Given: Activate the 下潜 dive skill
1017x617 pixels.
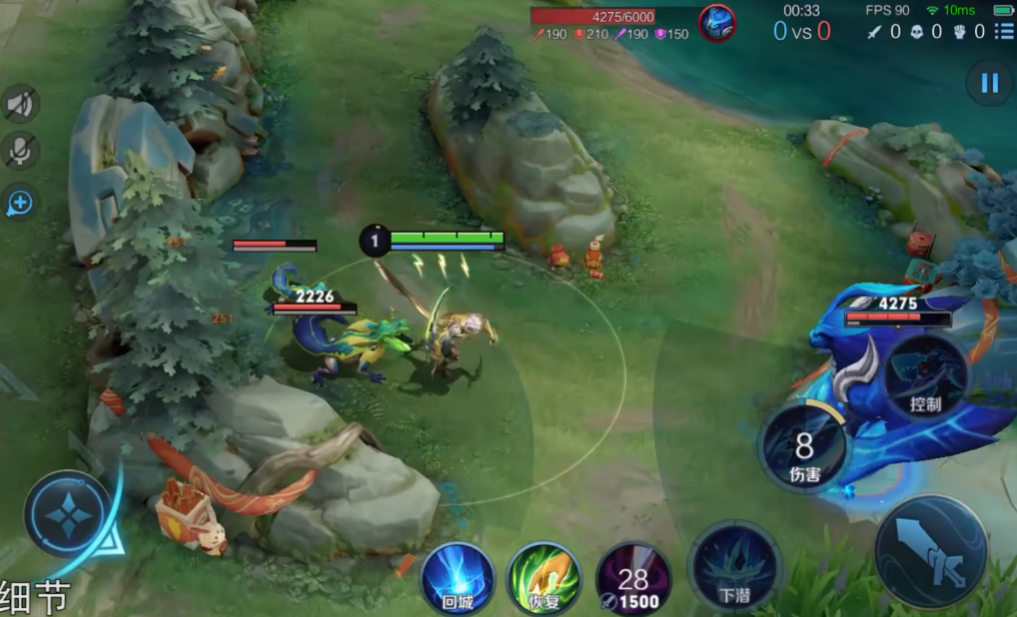Looking at the screenshot, I should point(734,566).
